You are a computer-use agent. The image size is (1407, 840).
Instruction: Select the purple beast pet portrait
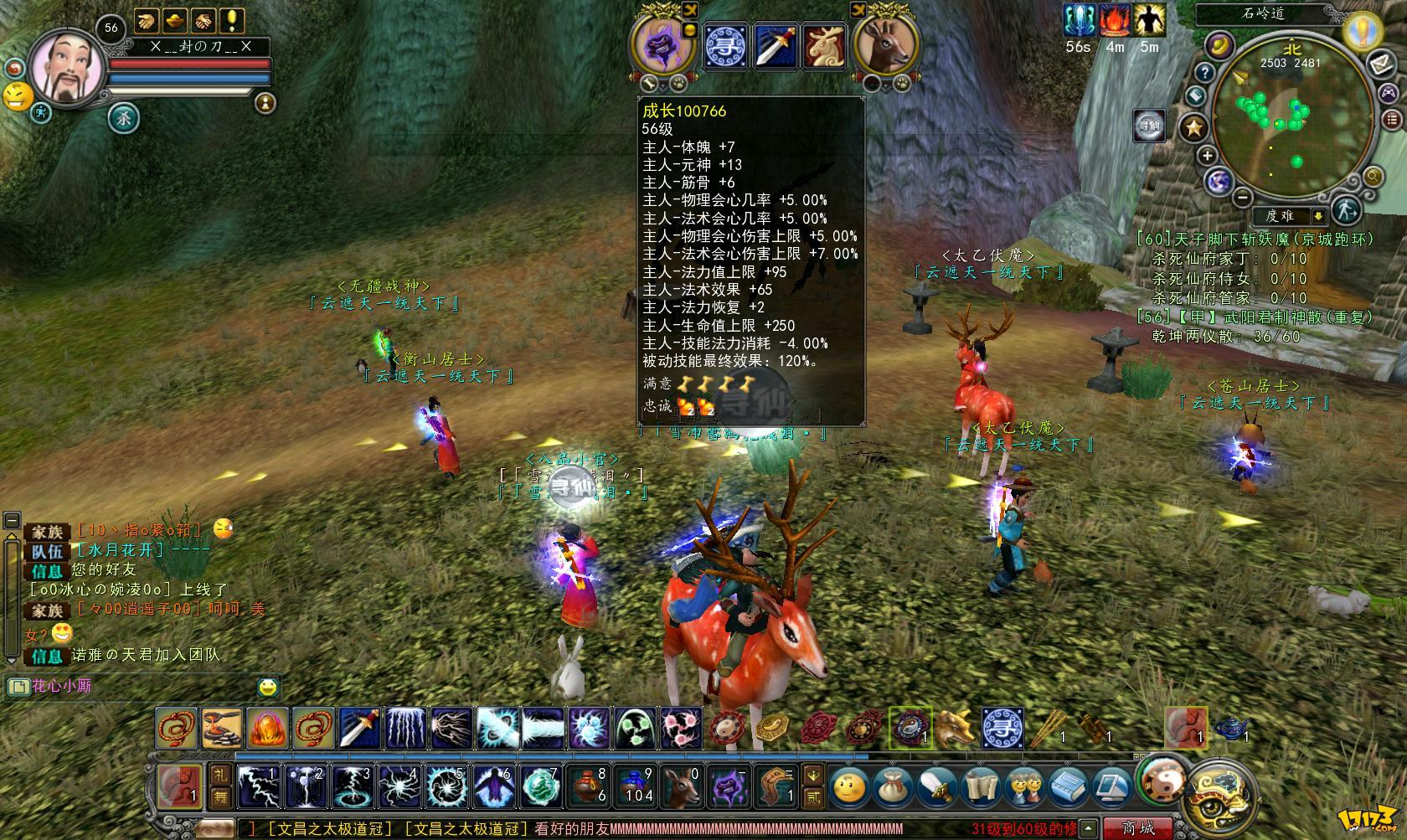tap(666, 45)
